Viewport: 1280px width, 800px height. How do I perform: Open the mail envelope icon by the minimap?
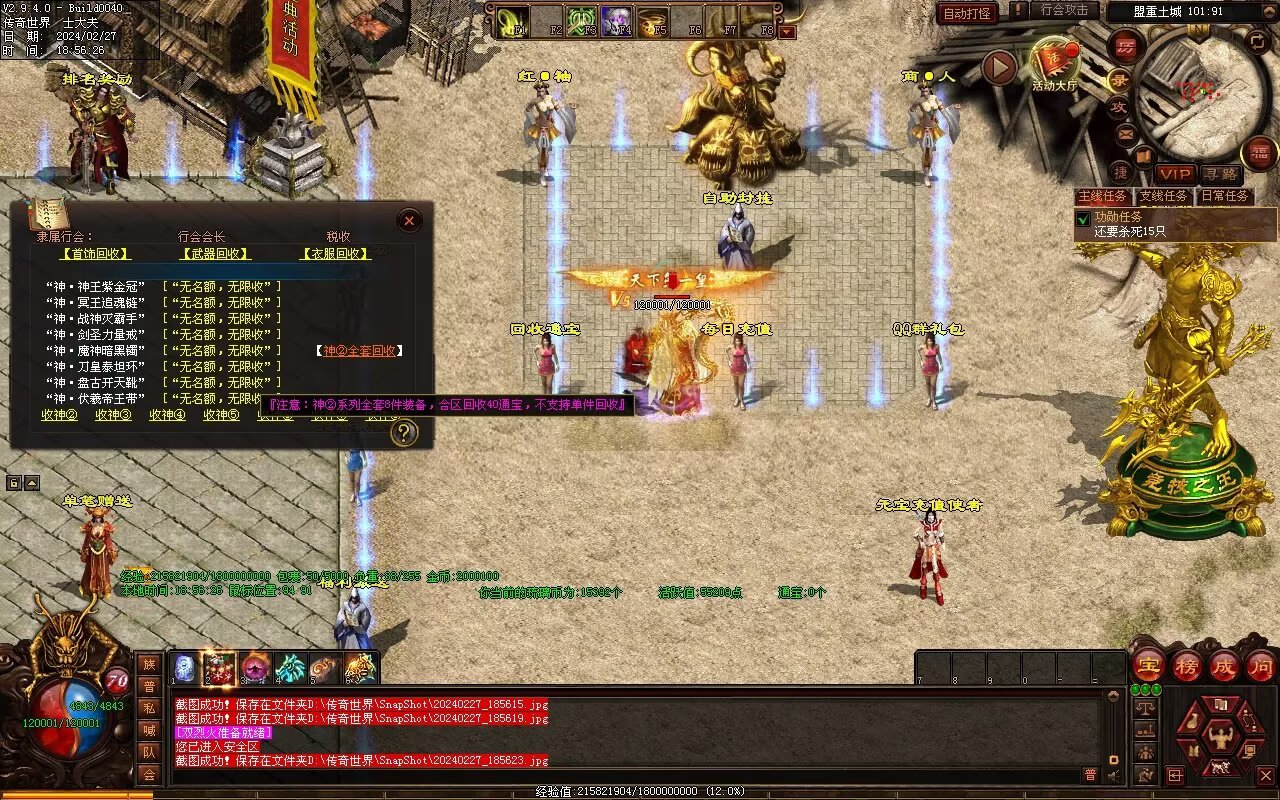1126,133
